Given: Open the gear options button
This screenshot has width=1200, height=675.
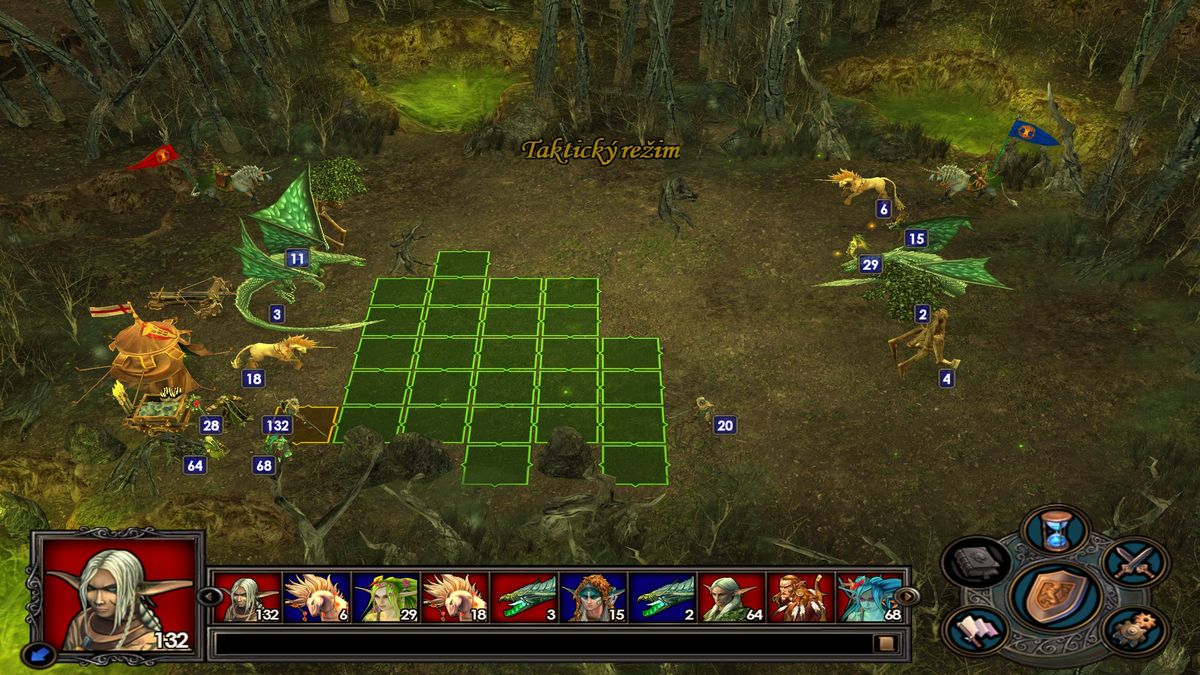Looking at the screenshot, I should (1133, 630).
